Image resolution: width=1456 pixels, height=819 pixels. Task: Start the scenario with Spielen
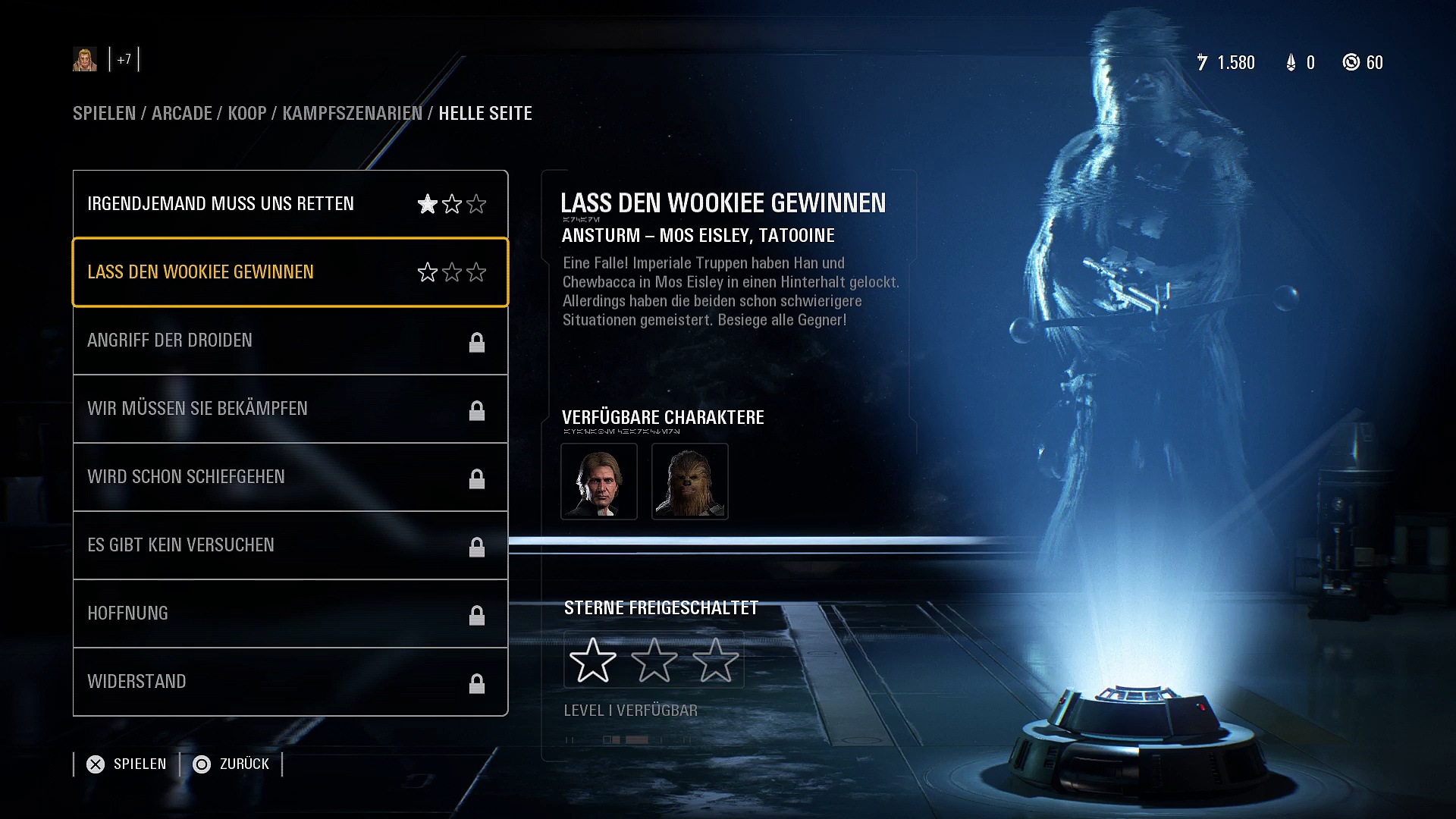tap(127, 764)
